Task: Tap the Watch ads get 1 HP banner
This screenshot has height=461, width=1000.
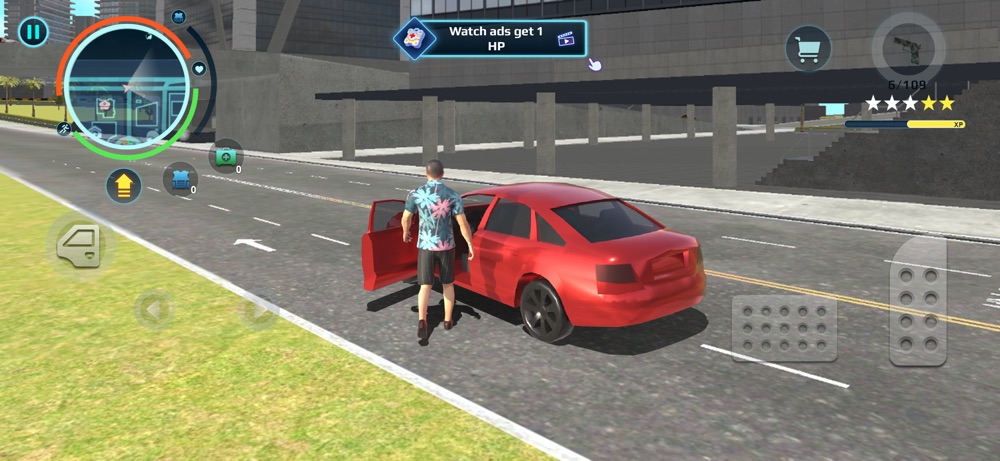Action: point(492,38)
